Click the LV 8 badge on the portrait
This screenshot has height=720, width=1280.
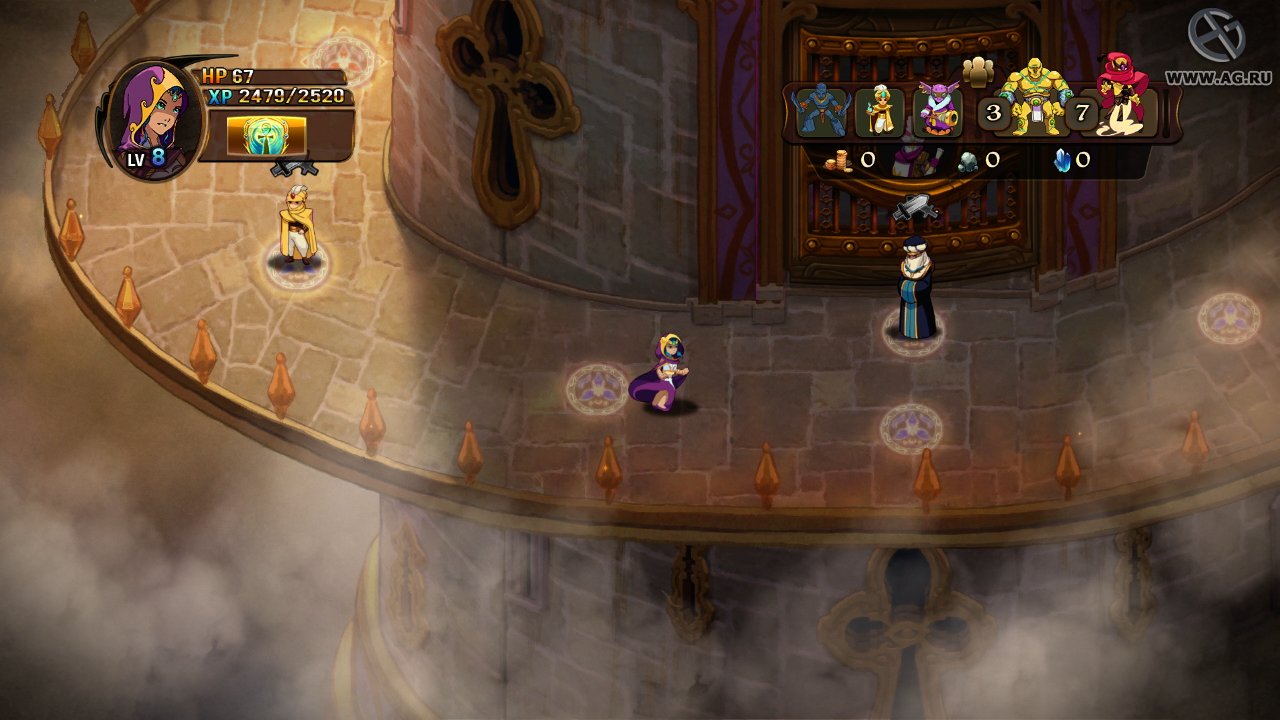[145, 157]
